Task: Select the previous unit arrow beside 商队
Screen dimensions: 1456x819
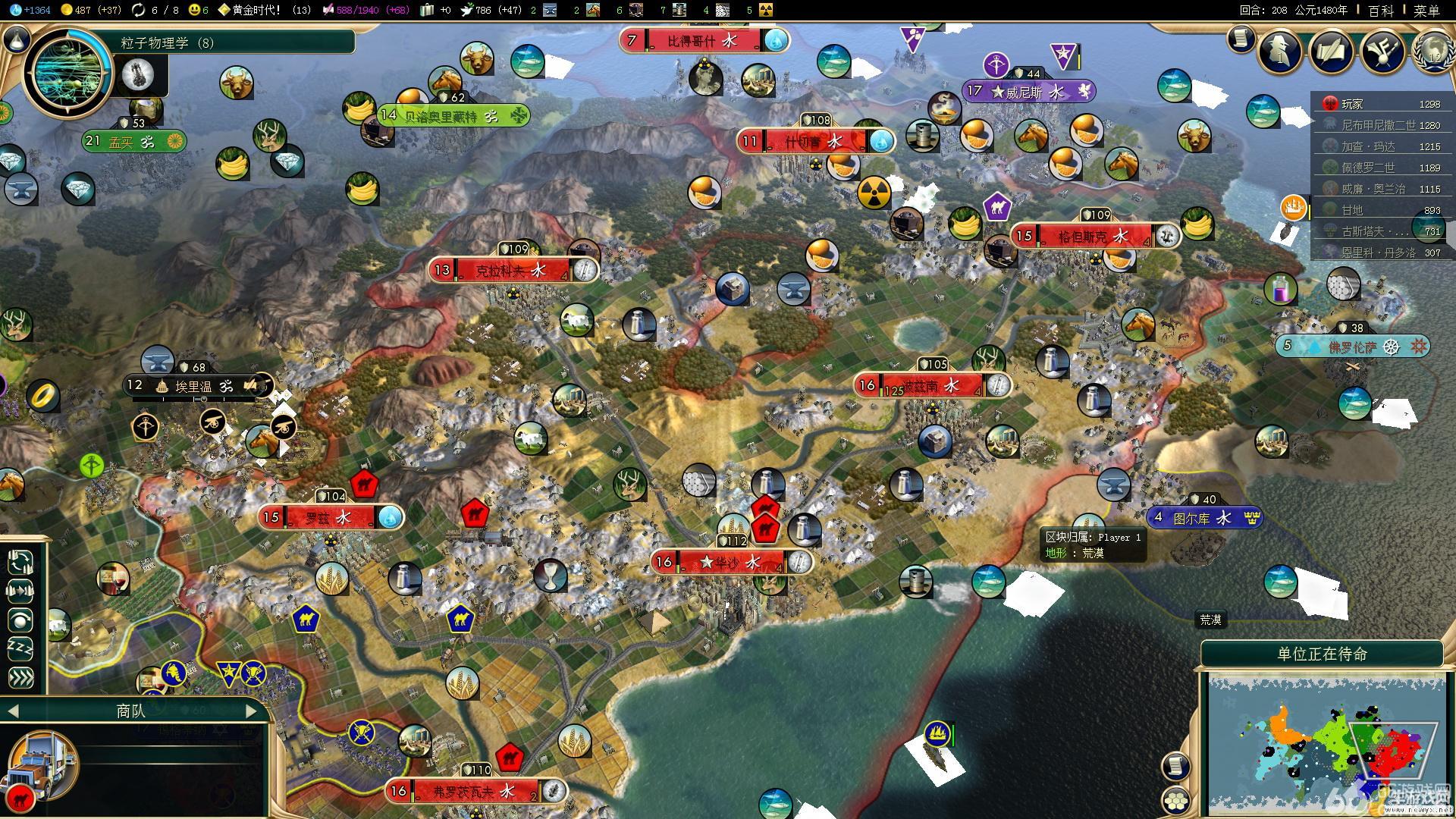Action: click(x=12, y=711)
